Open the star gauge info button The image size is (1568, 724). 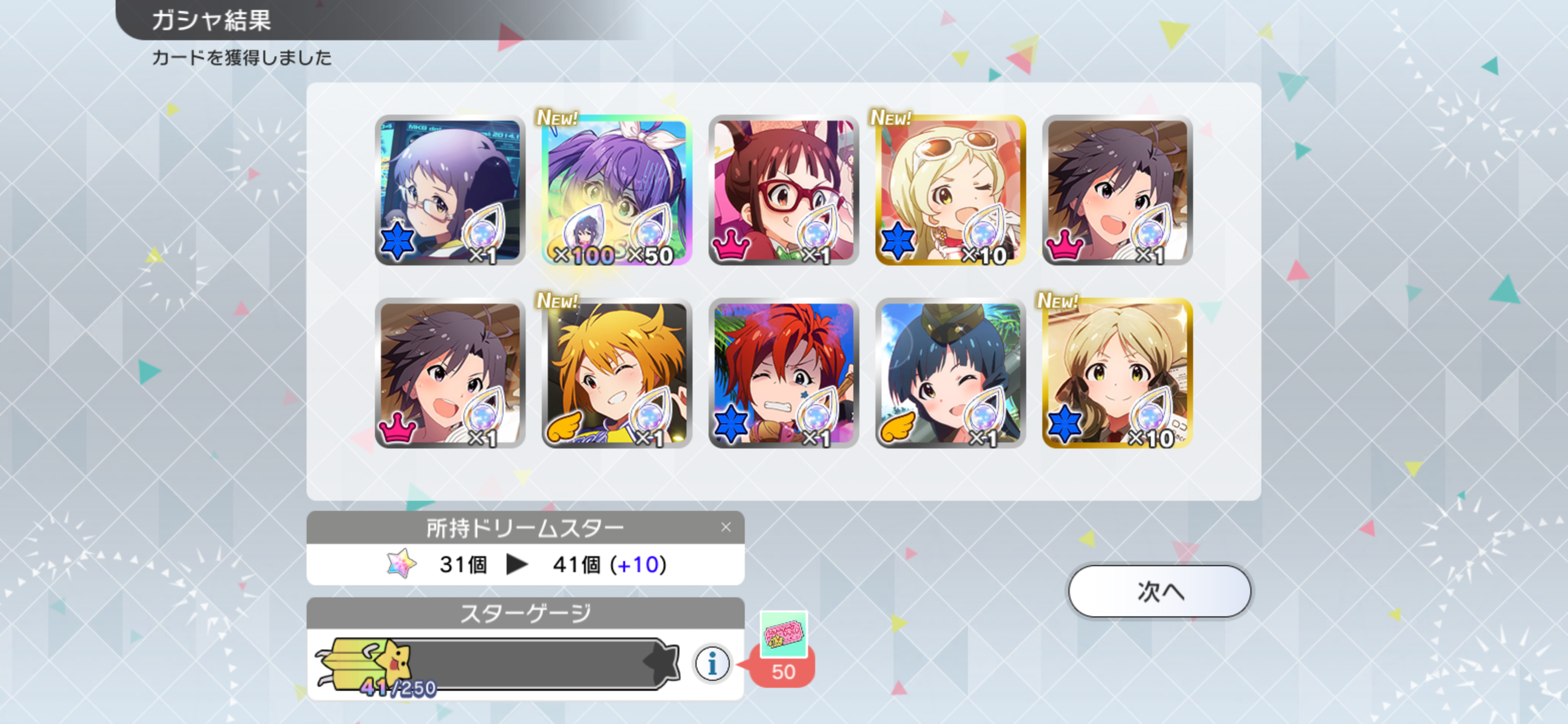pyautogui.click(x=712, y=663)
